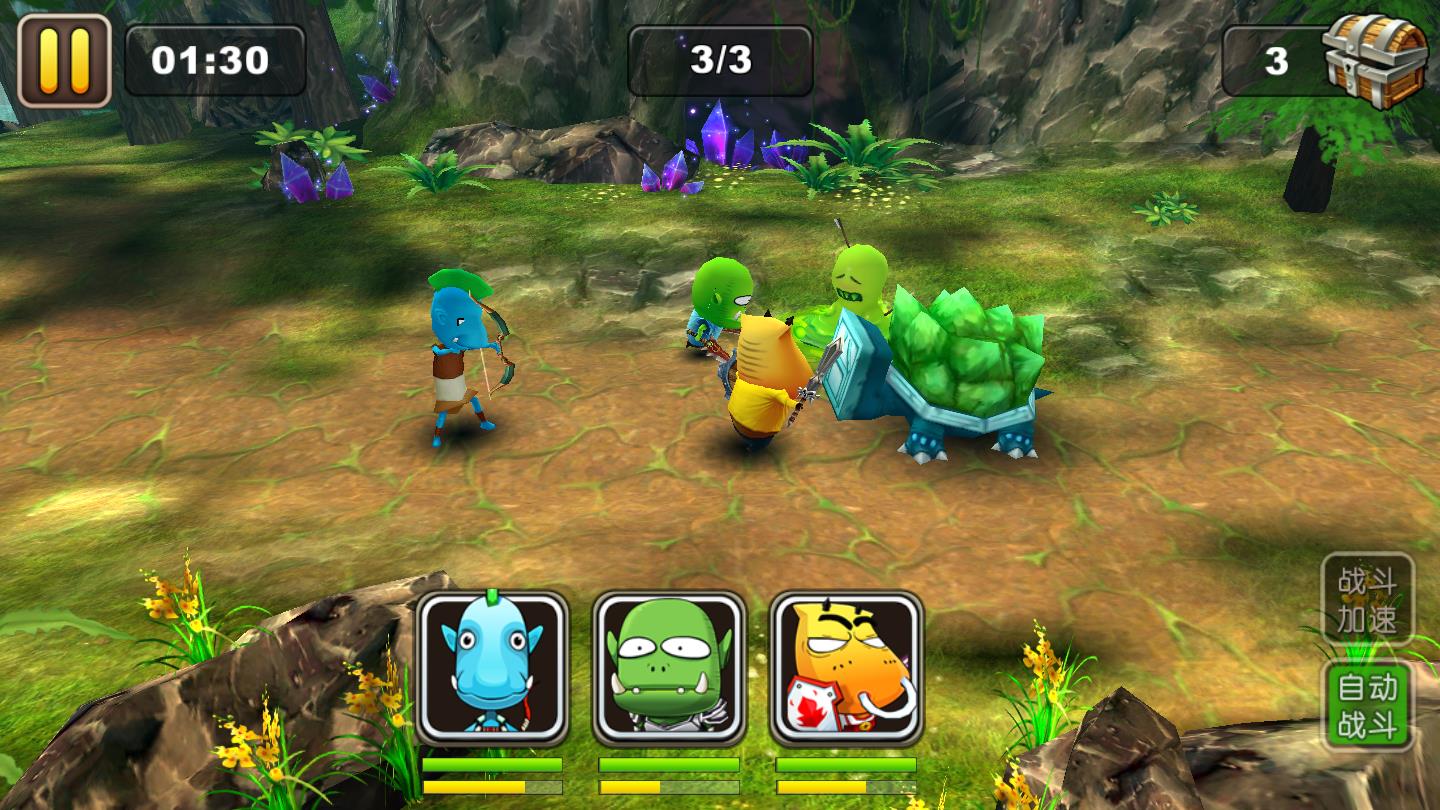The image size is (1440, 810).
Task: Pause the battle with the pause button
Action: pos(64,60)
